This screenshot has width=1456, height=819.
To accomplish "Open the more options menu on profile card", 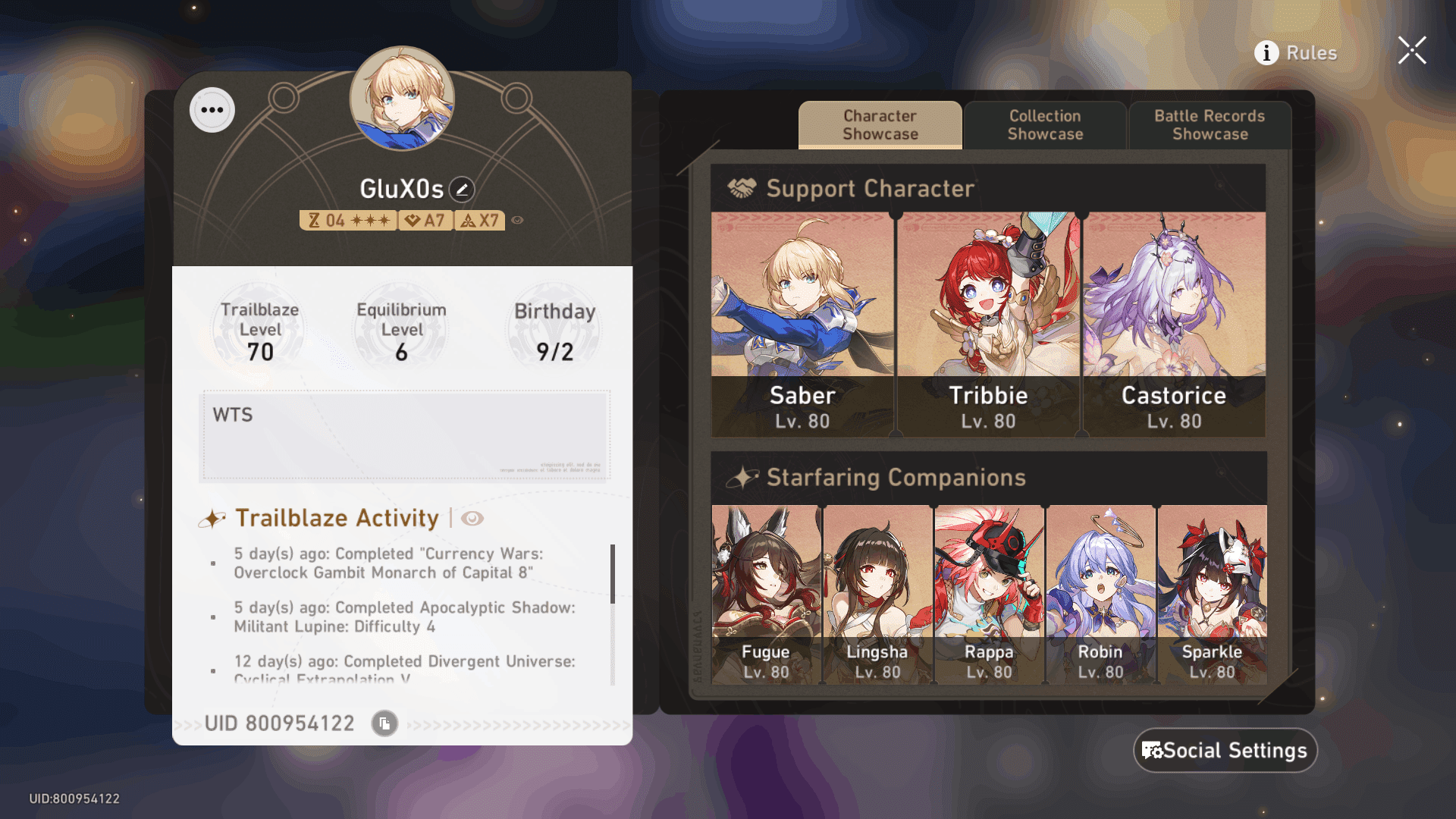I will click(212, 109).
